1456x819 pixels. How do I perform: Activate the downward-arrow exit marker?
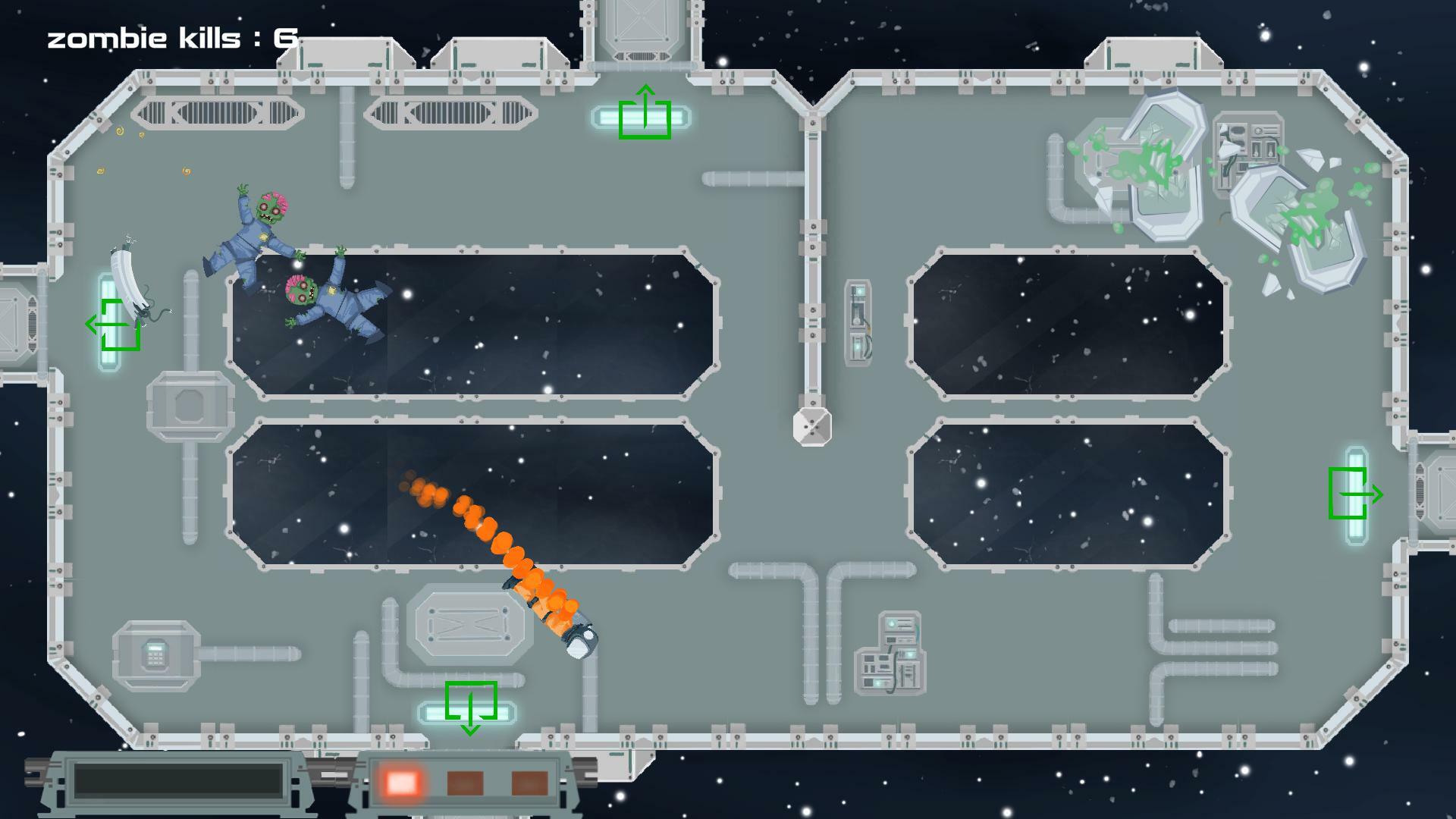(470, 706)
